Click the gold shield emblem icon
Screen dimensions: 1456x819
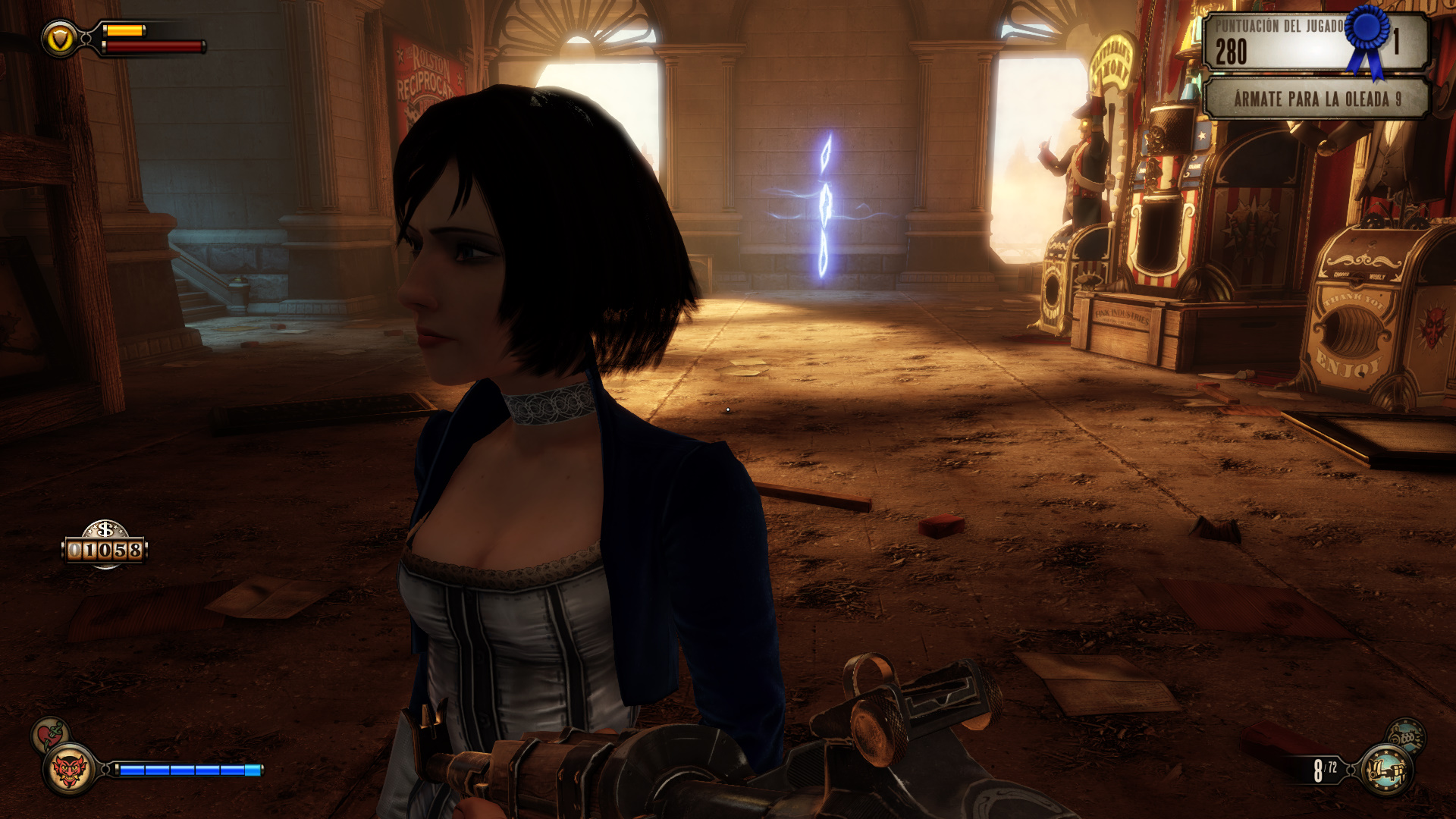[59, 39]
